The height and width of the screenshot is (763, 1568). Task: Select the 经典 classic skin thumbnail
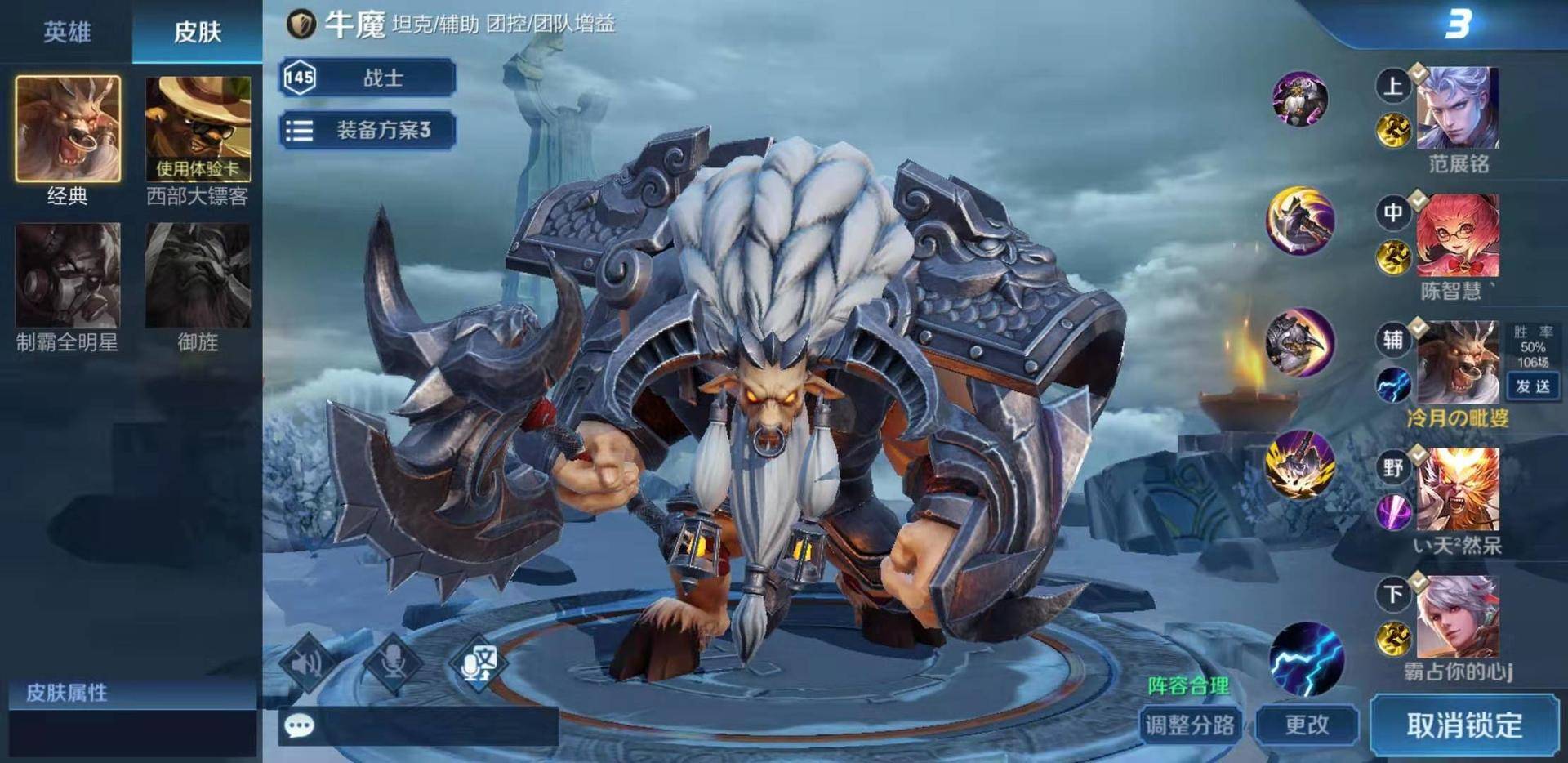[68, 128]
